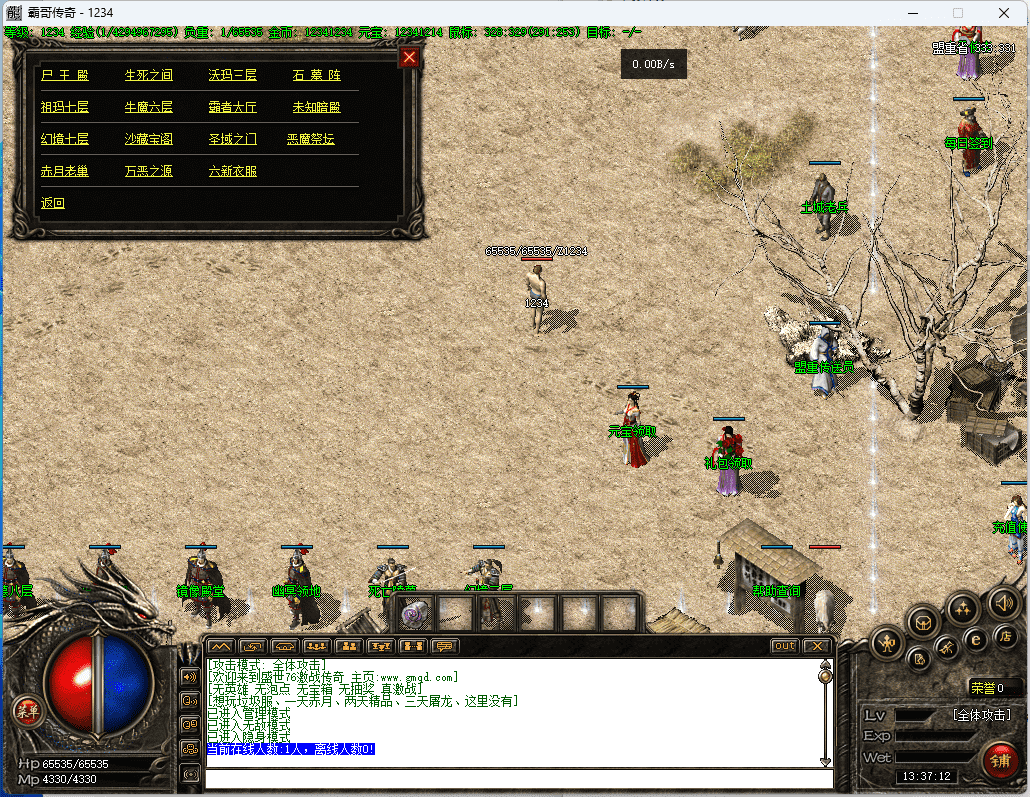Screen dimensions: 1030x797
Task: Click the chat text input box
Action: point(518,779)
